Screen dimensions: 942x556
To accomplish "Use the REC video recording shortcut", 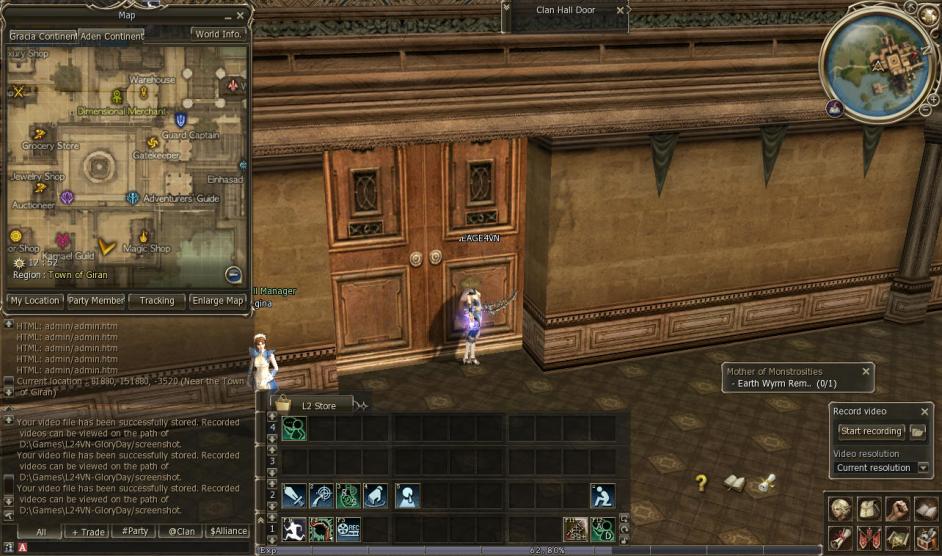I will tap(348, 528).
